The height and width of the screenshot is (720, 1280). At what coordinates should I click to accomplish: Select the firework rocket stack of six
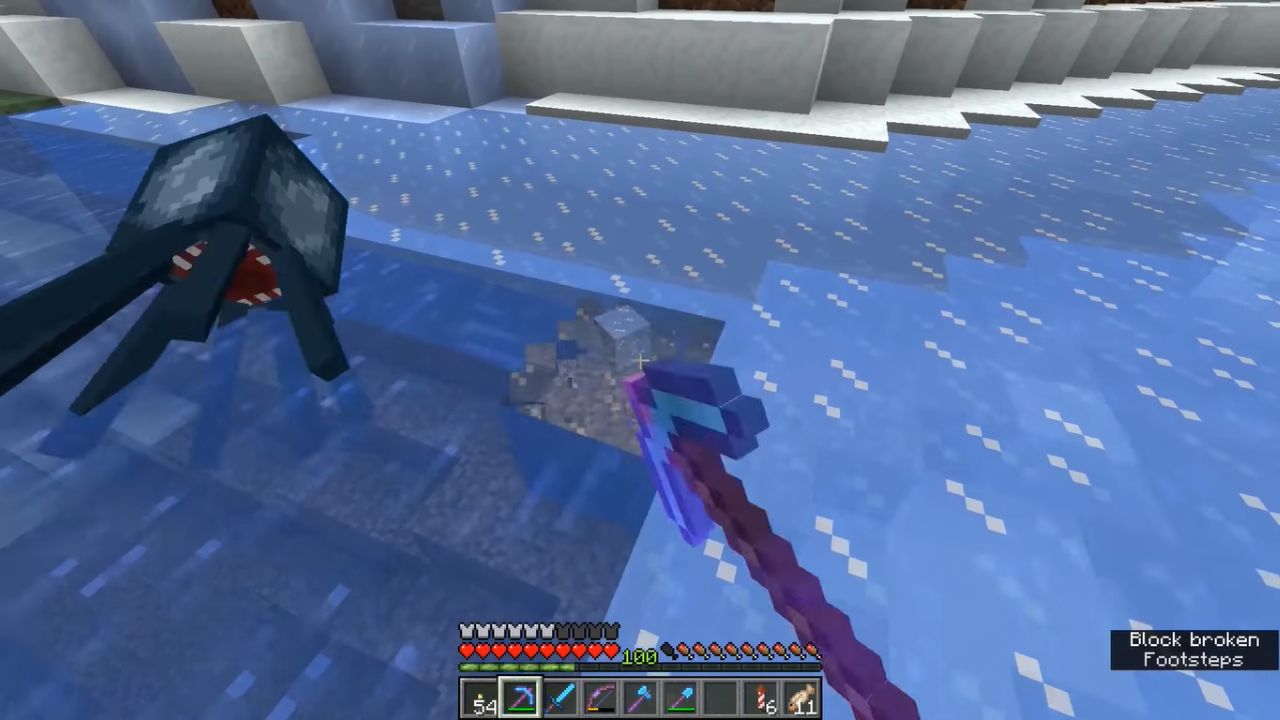721,697
